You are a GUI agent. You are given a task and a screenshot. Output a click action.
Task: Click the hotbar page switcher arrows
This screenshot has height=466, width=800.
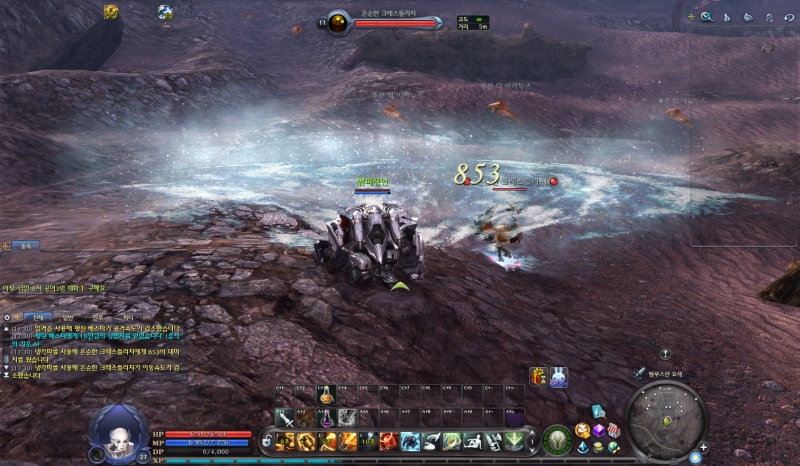[x=531, y=440]
